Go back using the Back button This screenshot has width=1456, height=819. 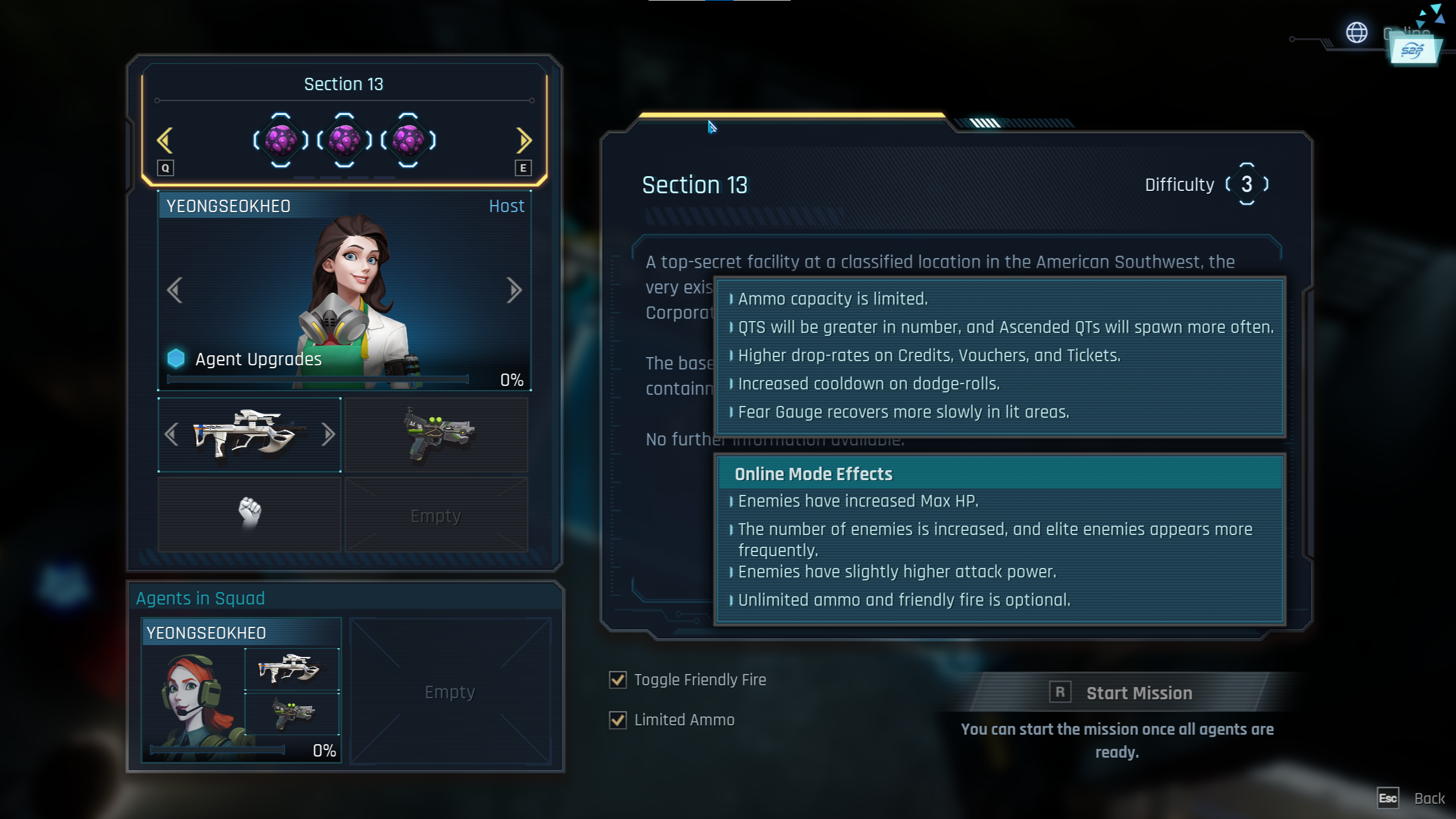tap(1429, 798)
